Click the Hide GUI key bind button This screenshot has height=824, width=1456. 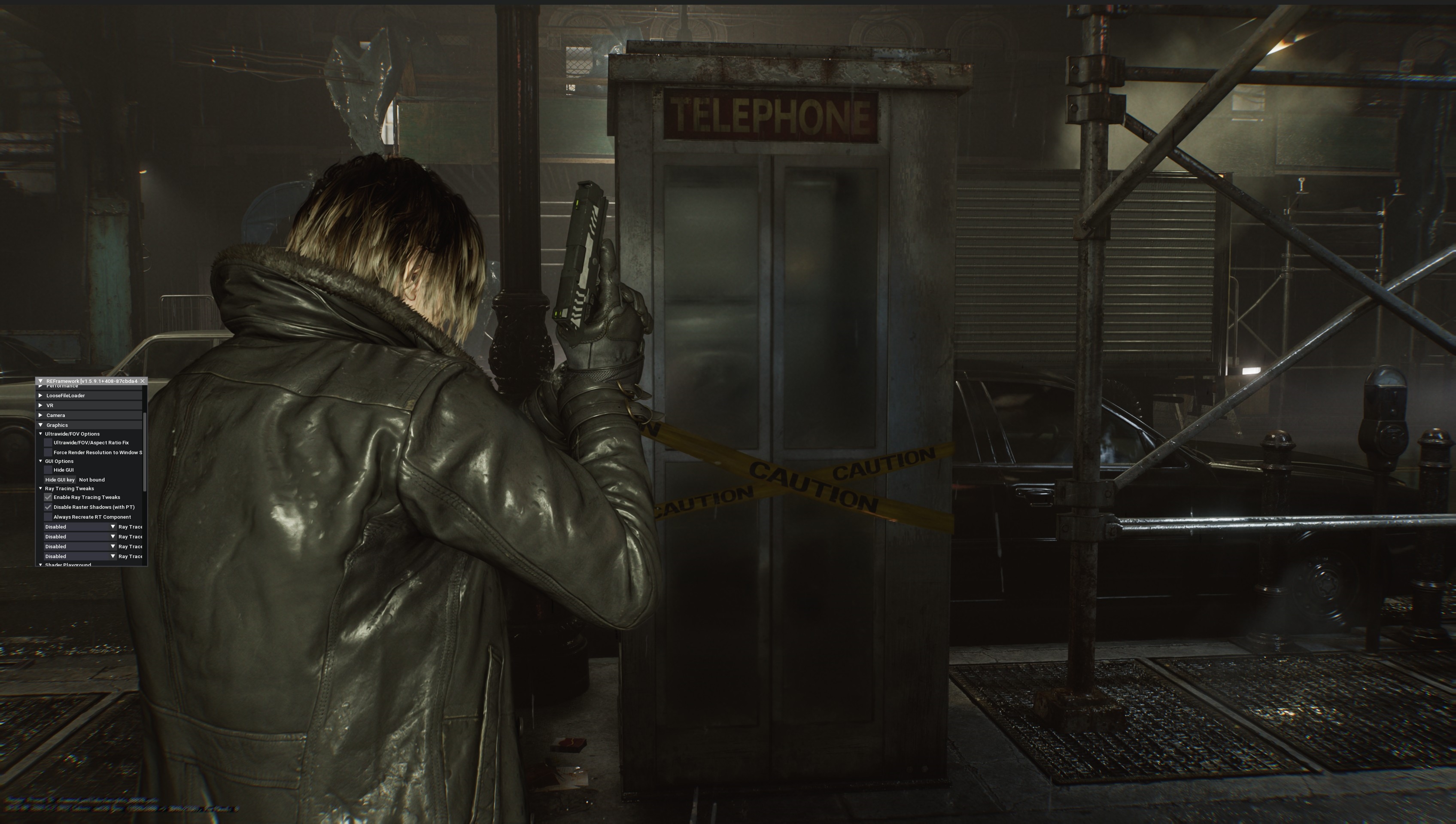pyautogui.click(x=60, y=480)
